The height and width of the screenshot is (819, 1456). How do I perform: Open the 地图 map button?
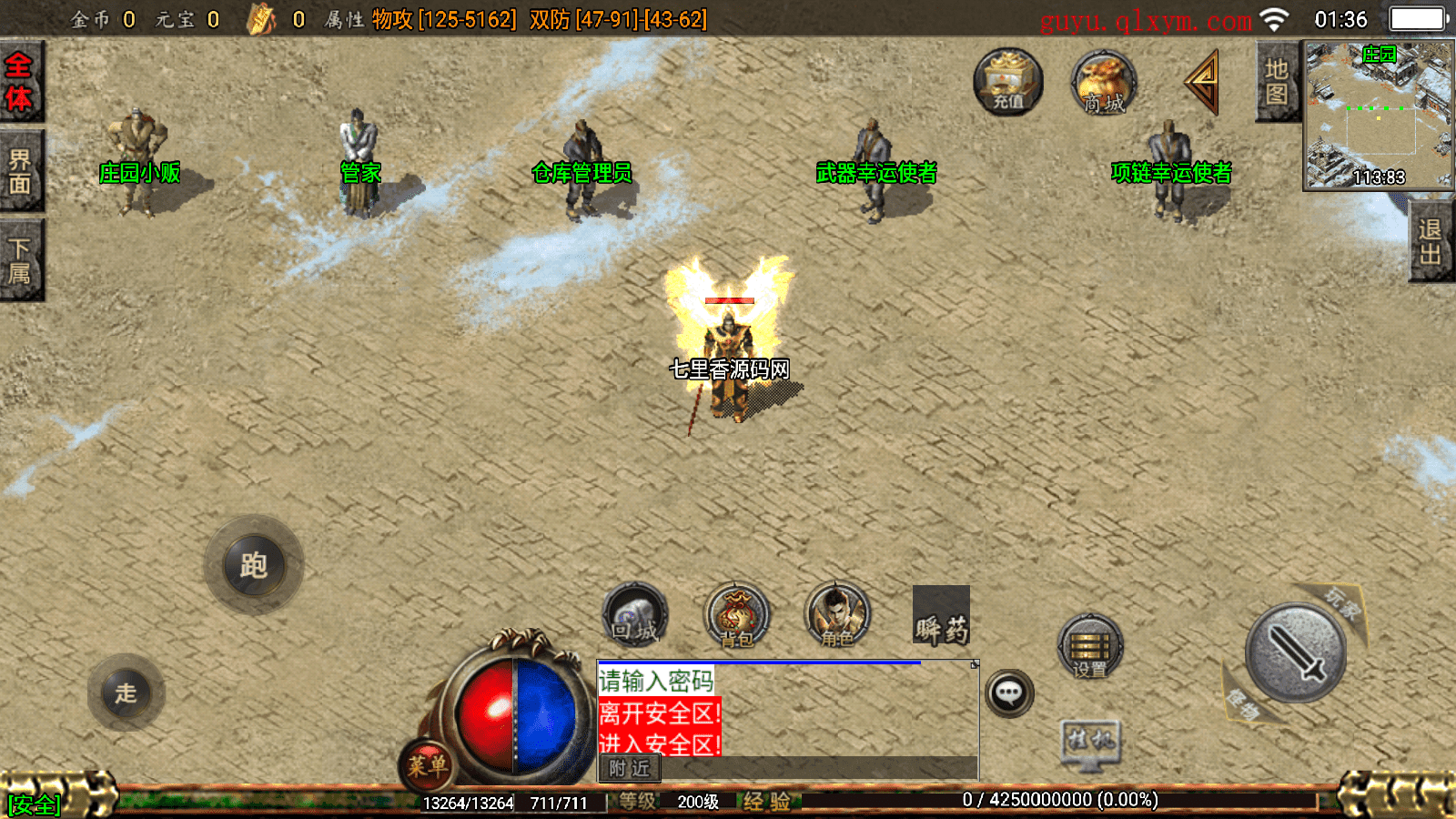tap(1276, 82)
